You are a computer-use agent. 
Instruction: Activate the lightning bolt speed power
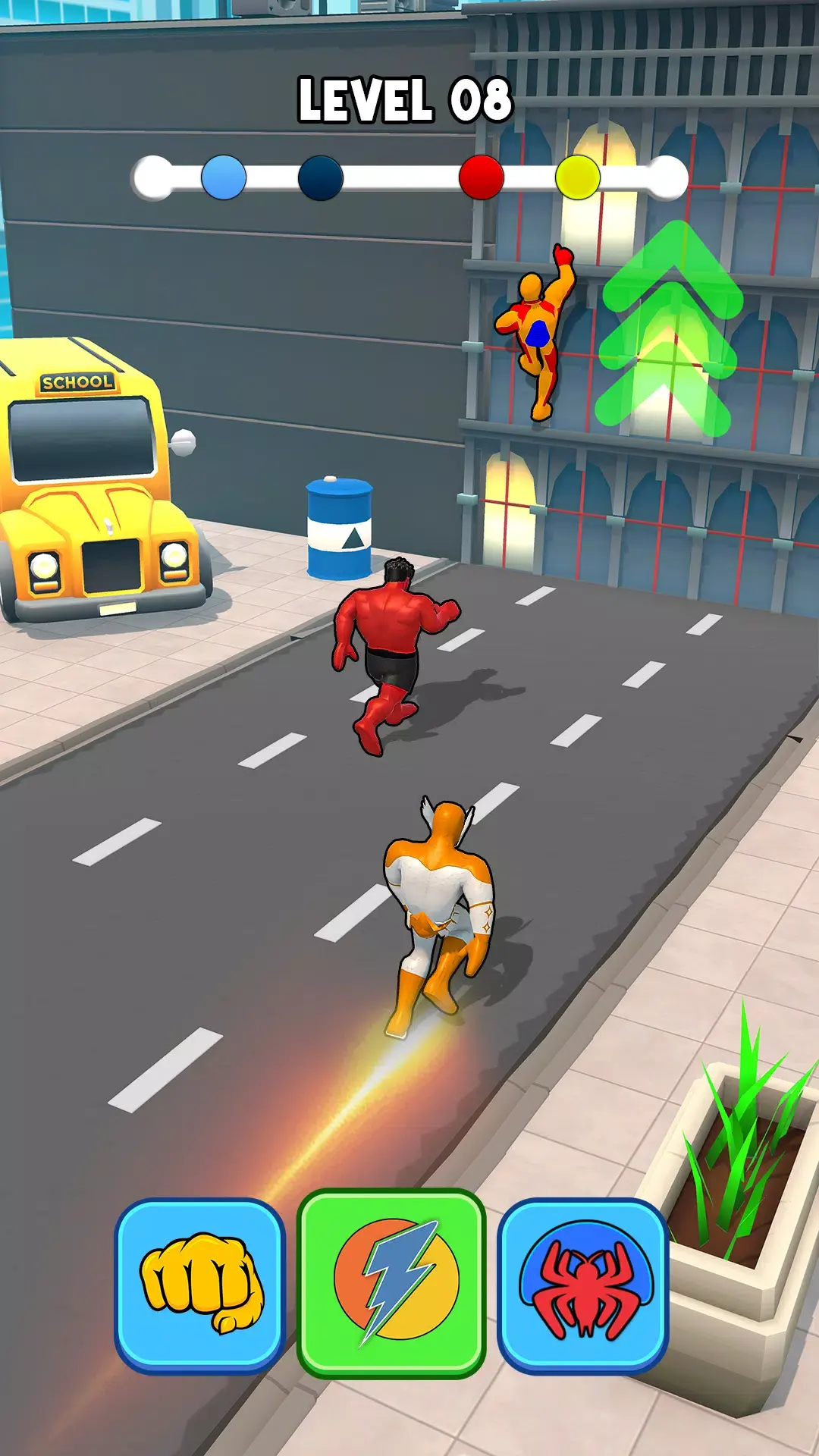tap(391, 1283)
